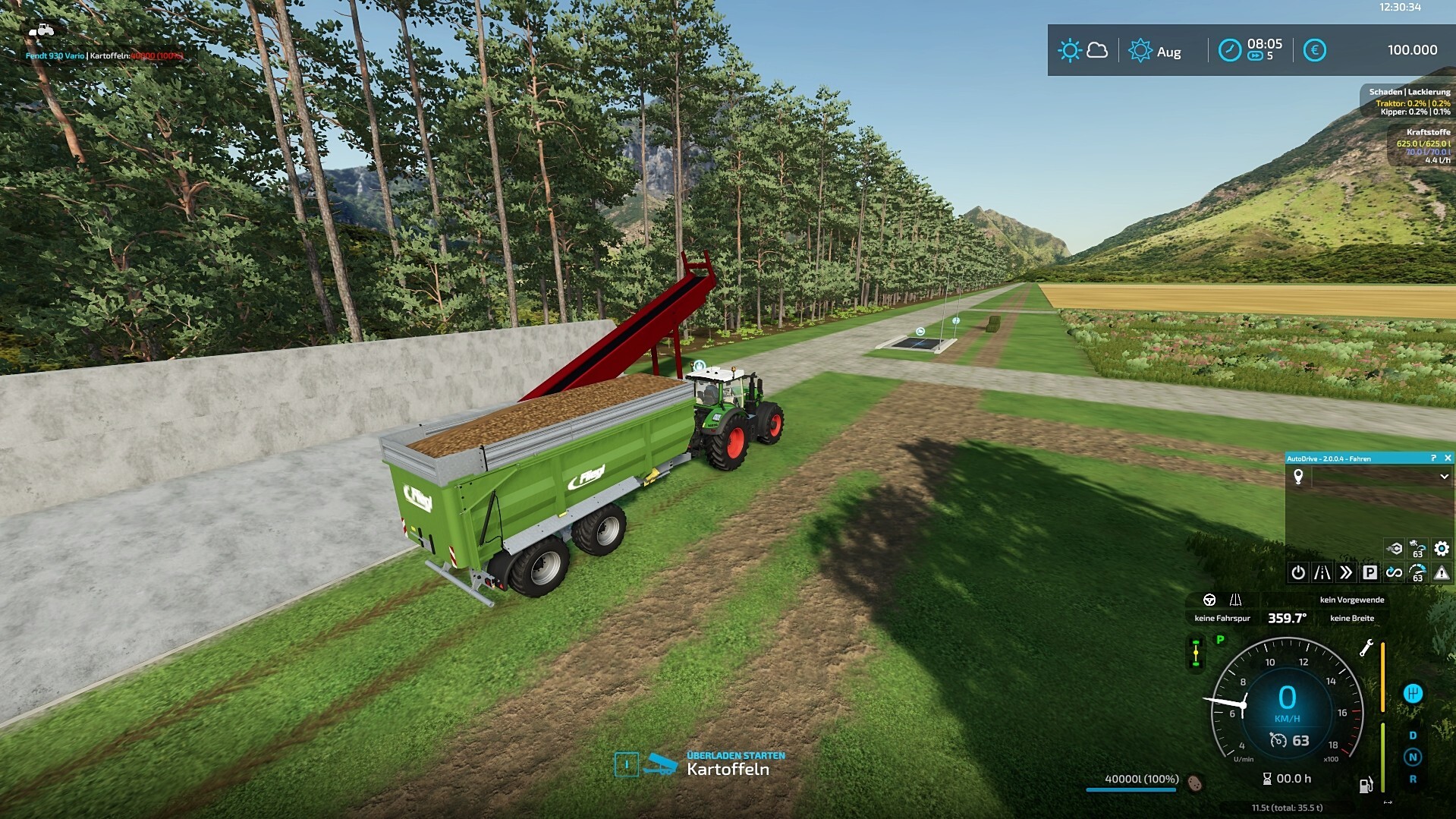1456x819 pixels.
Task: Click the AutoDrive speedometer 63 speed button
Action: pos(1417,572)
